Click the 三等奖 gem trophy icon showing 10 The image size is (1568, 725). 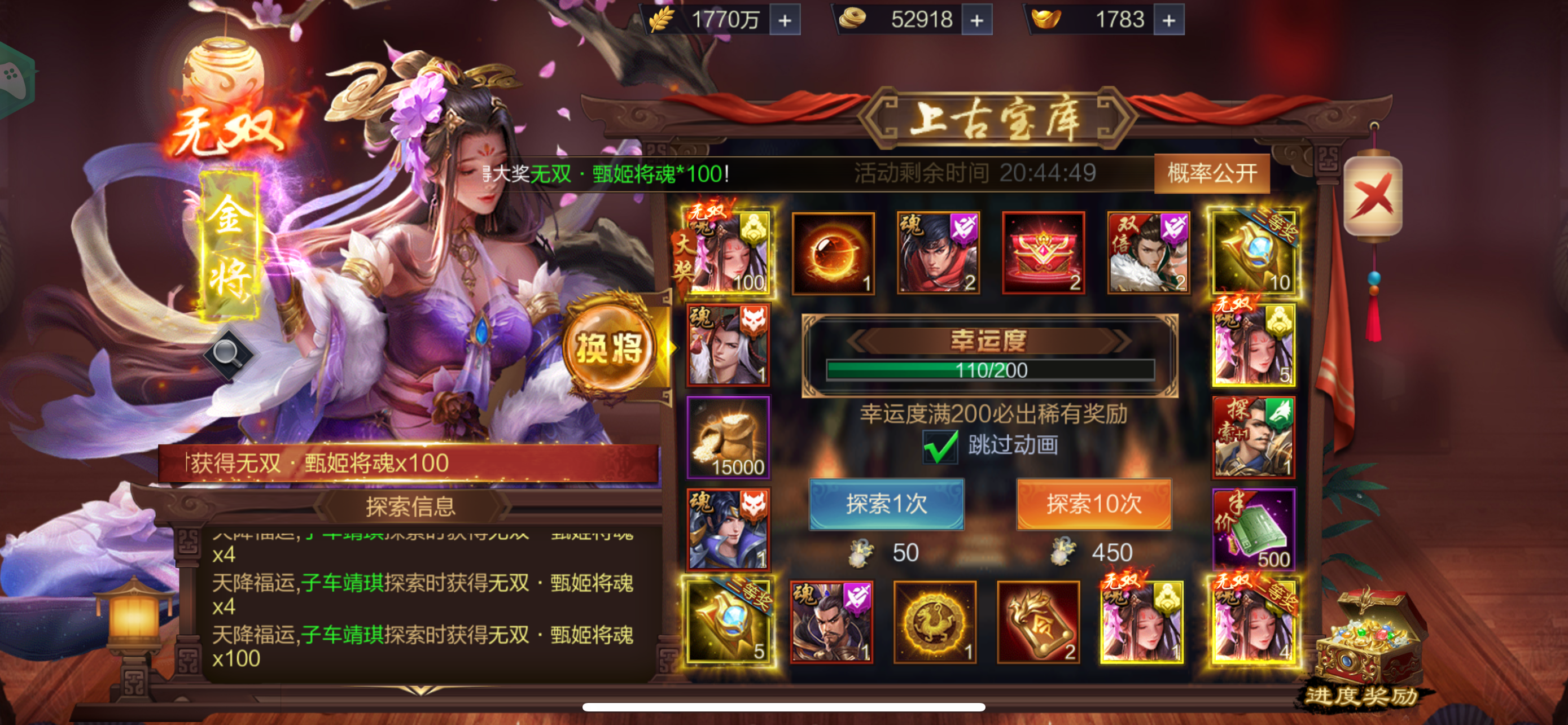click(1254, 251)
